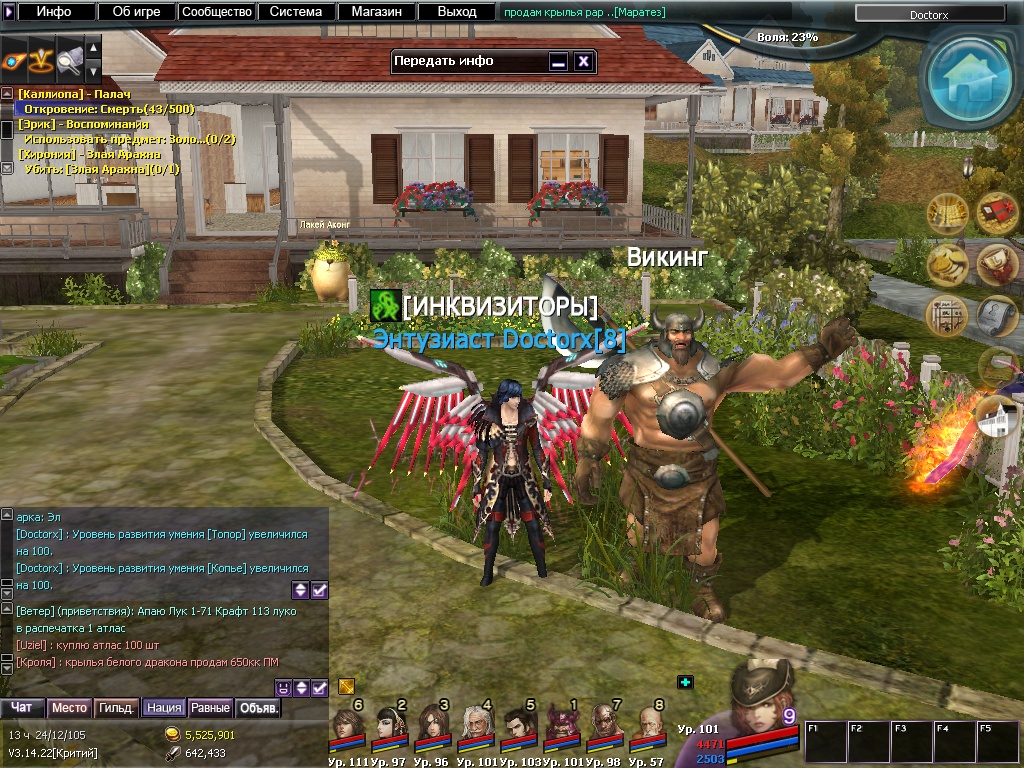
Task: Close the Передать инфо window
Action: (x=584, y=61)
